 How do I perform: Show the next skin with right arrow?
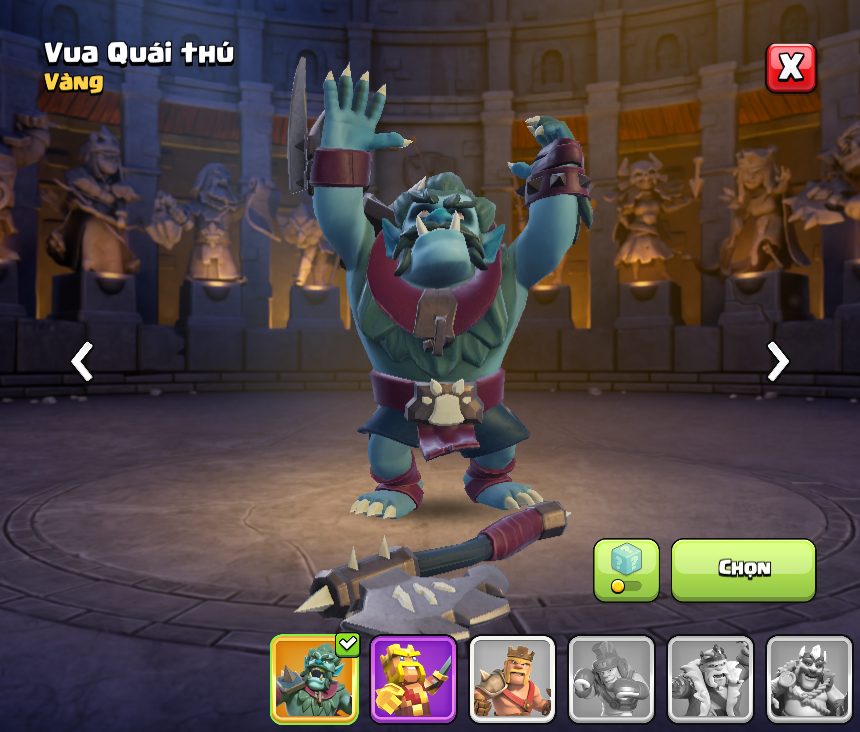777,361
